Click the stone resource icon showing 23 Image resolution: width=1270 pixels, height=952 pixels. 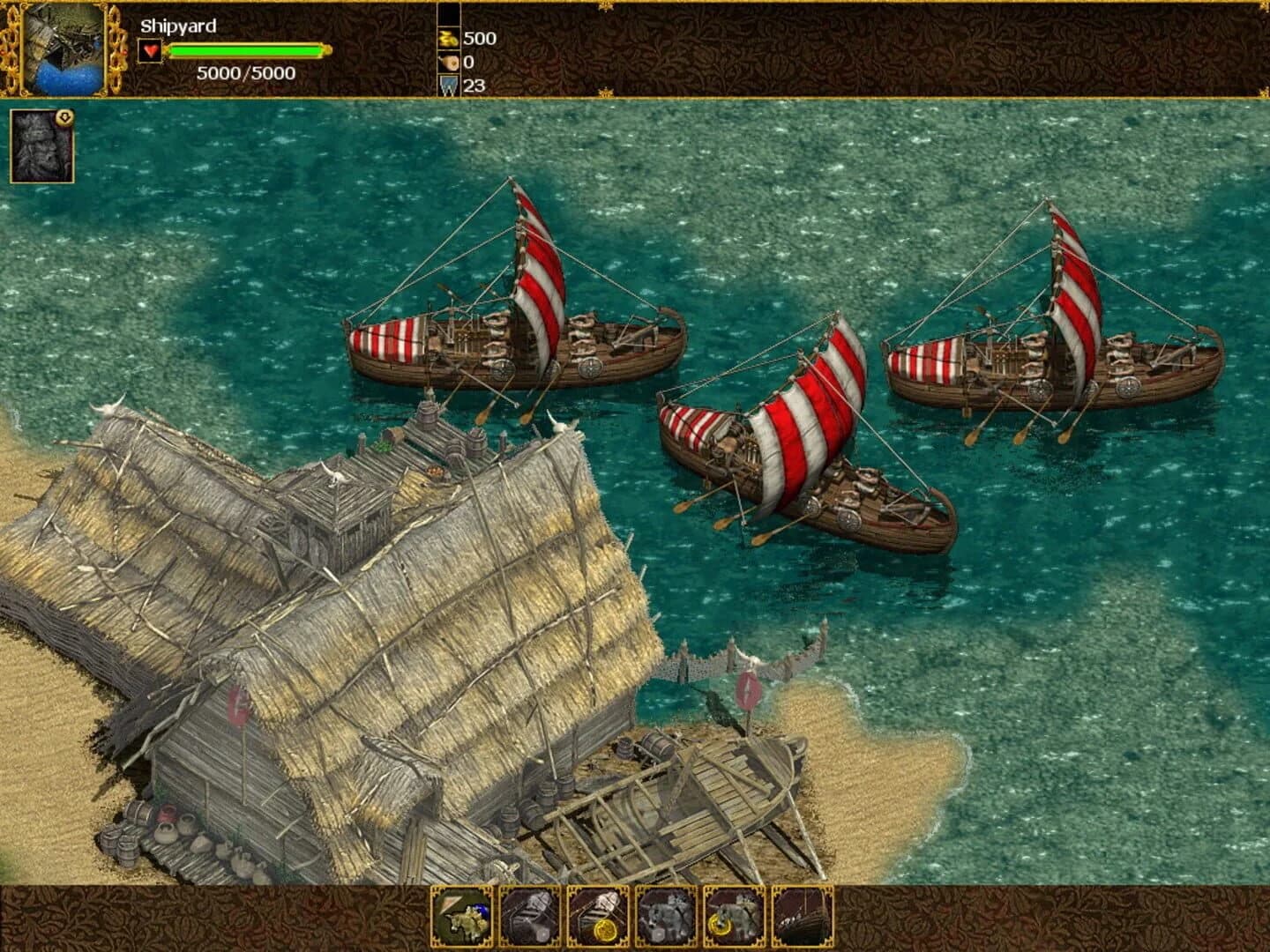click(448, 85)
